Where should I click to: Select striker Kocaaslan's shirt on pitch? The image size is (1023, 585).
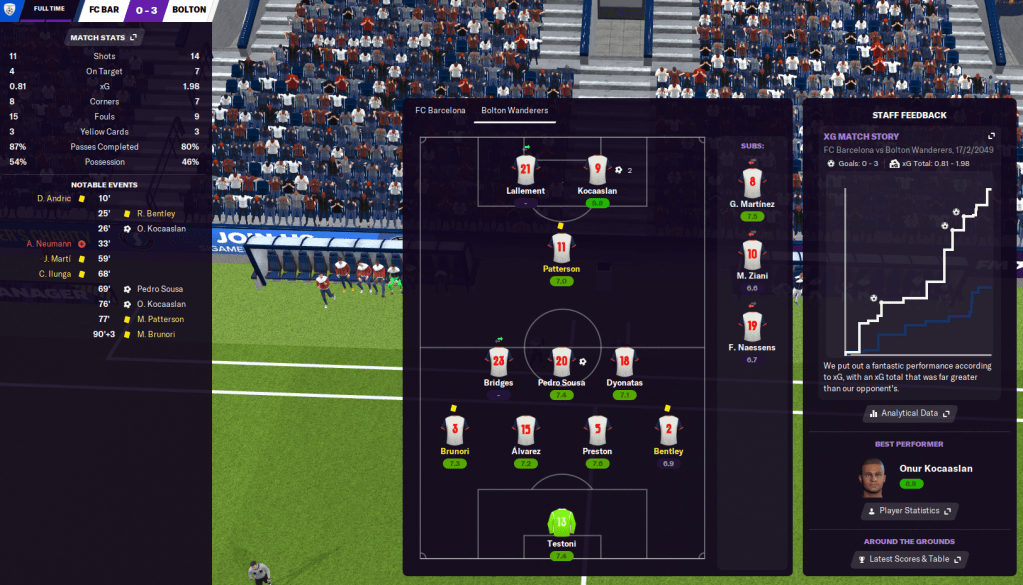[x=597, y=168]
